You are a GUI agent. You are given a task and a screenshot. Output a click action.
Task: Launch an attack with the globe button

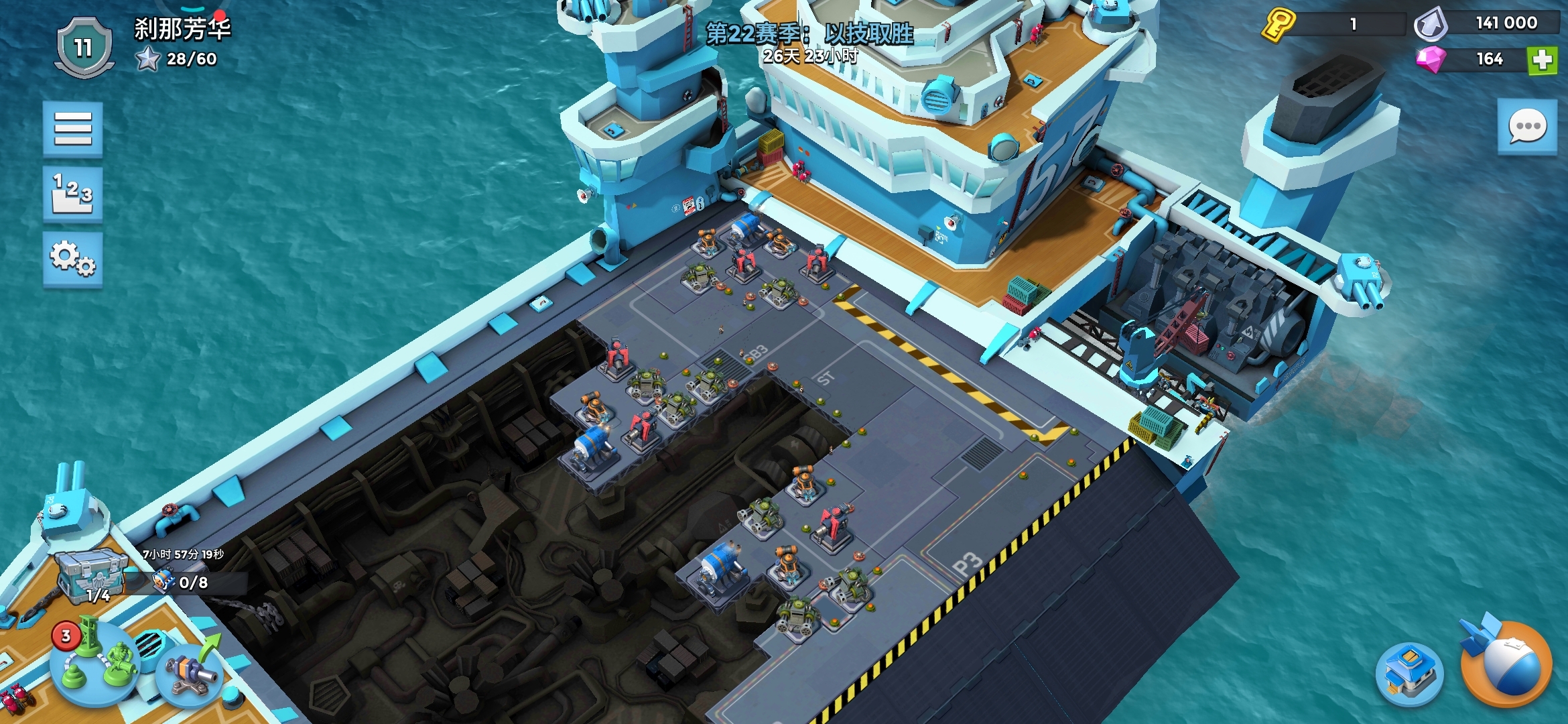[1506, 665]
